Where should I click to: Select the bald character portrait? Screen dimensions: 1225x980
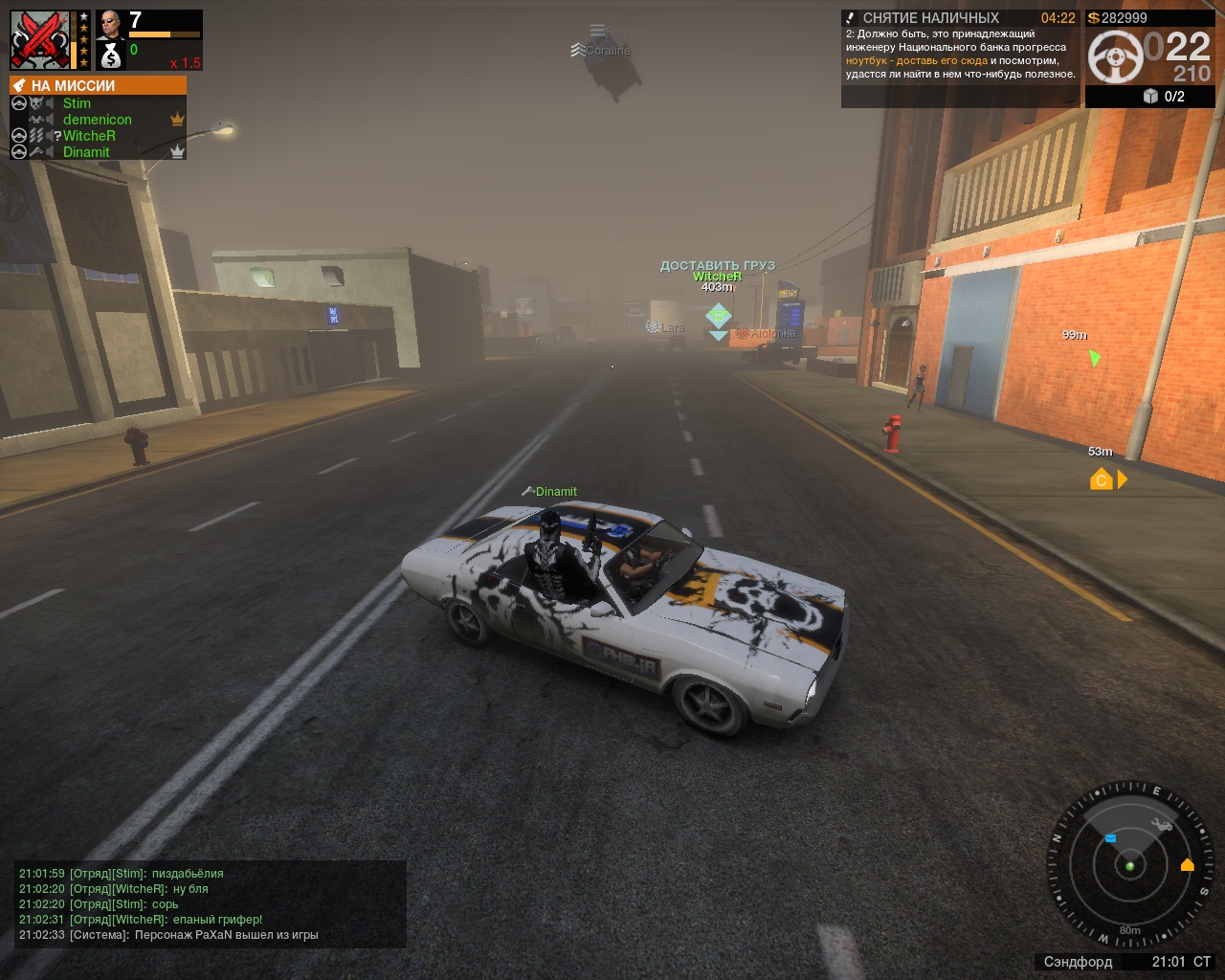[110, 24]
